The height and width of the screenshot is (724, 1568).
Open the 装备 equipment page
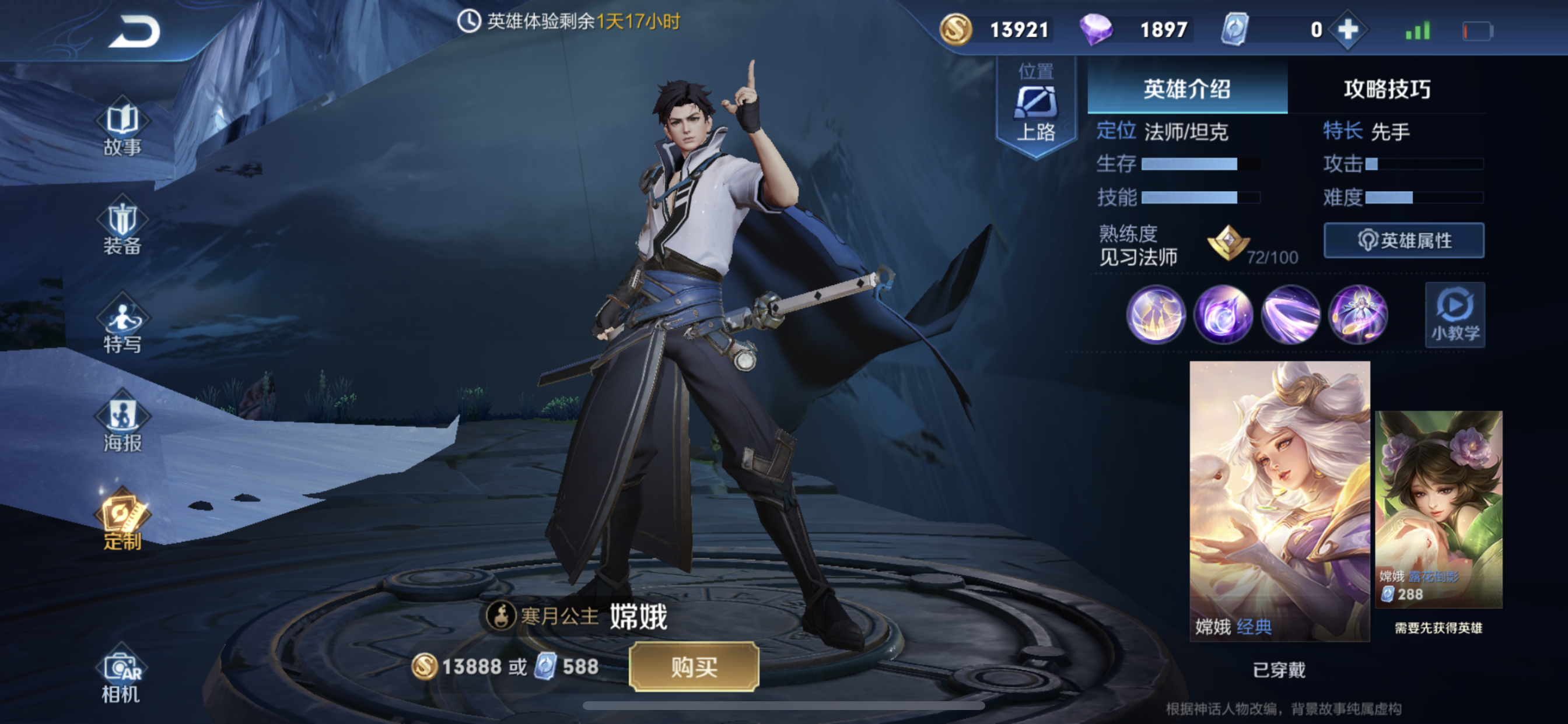click(123, 226)
